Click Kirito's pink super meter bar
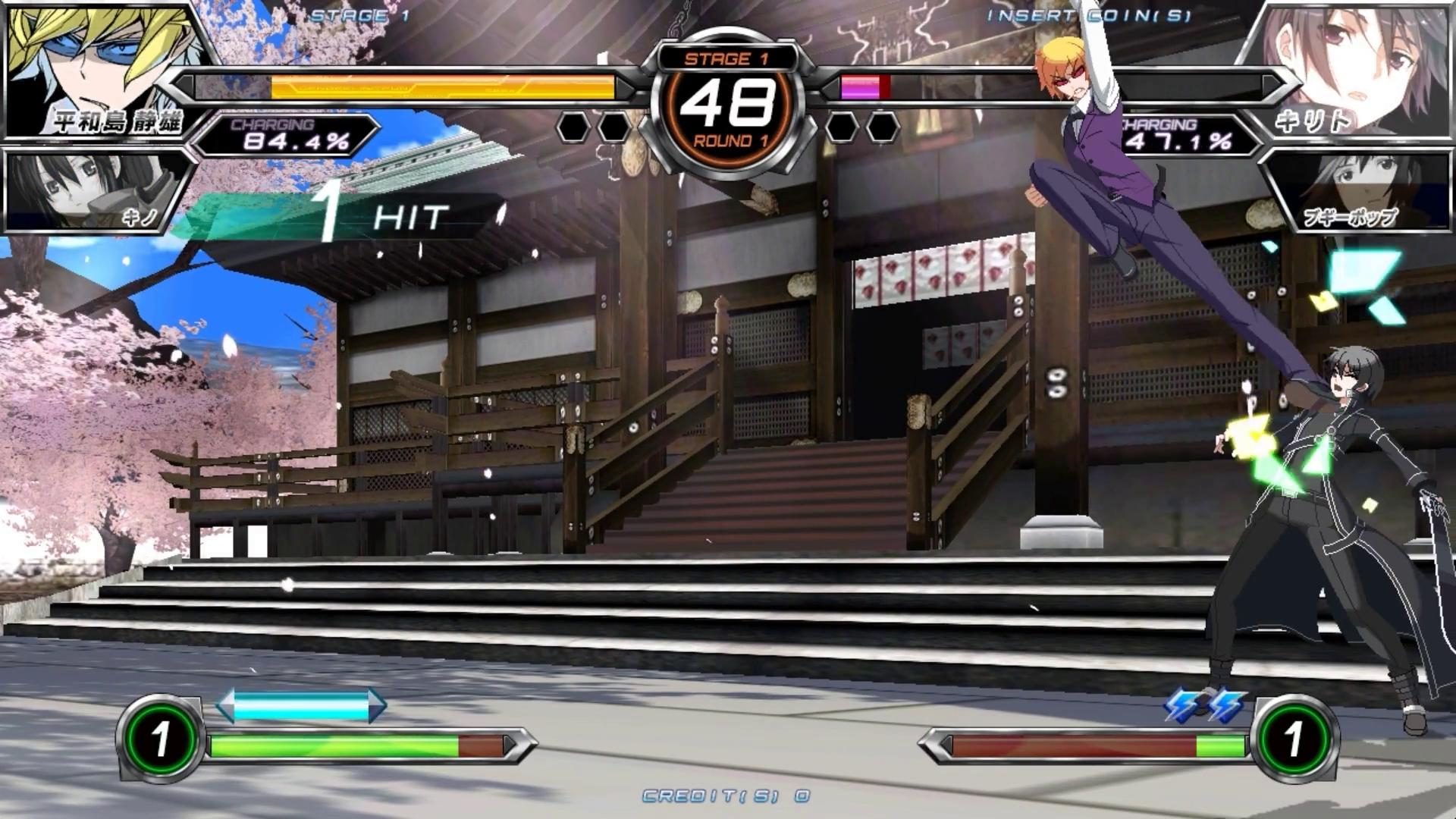 861,86
